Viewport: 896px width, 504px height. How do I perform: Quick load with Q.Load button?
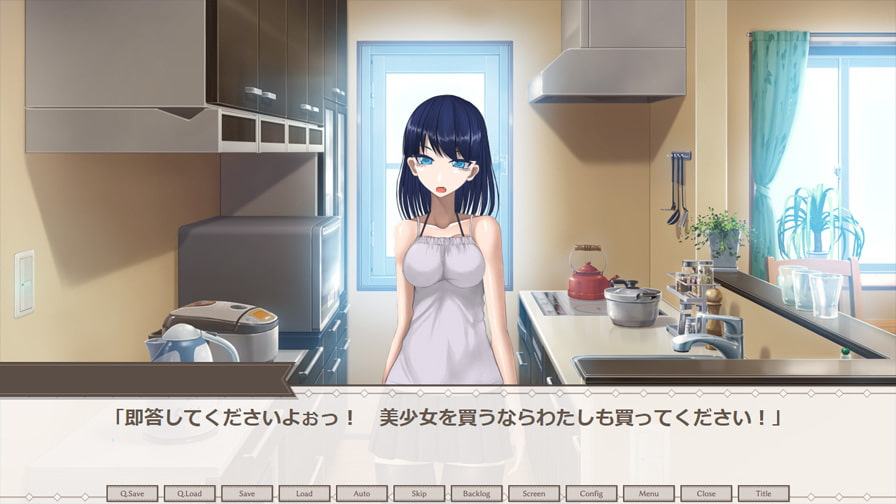click(x=189, y=493)
